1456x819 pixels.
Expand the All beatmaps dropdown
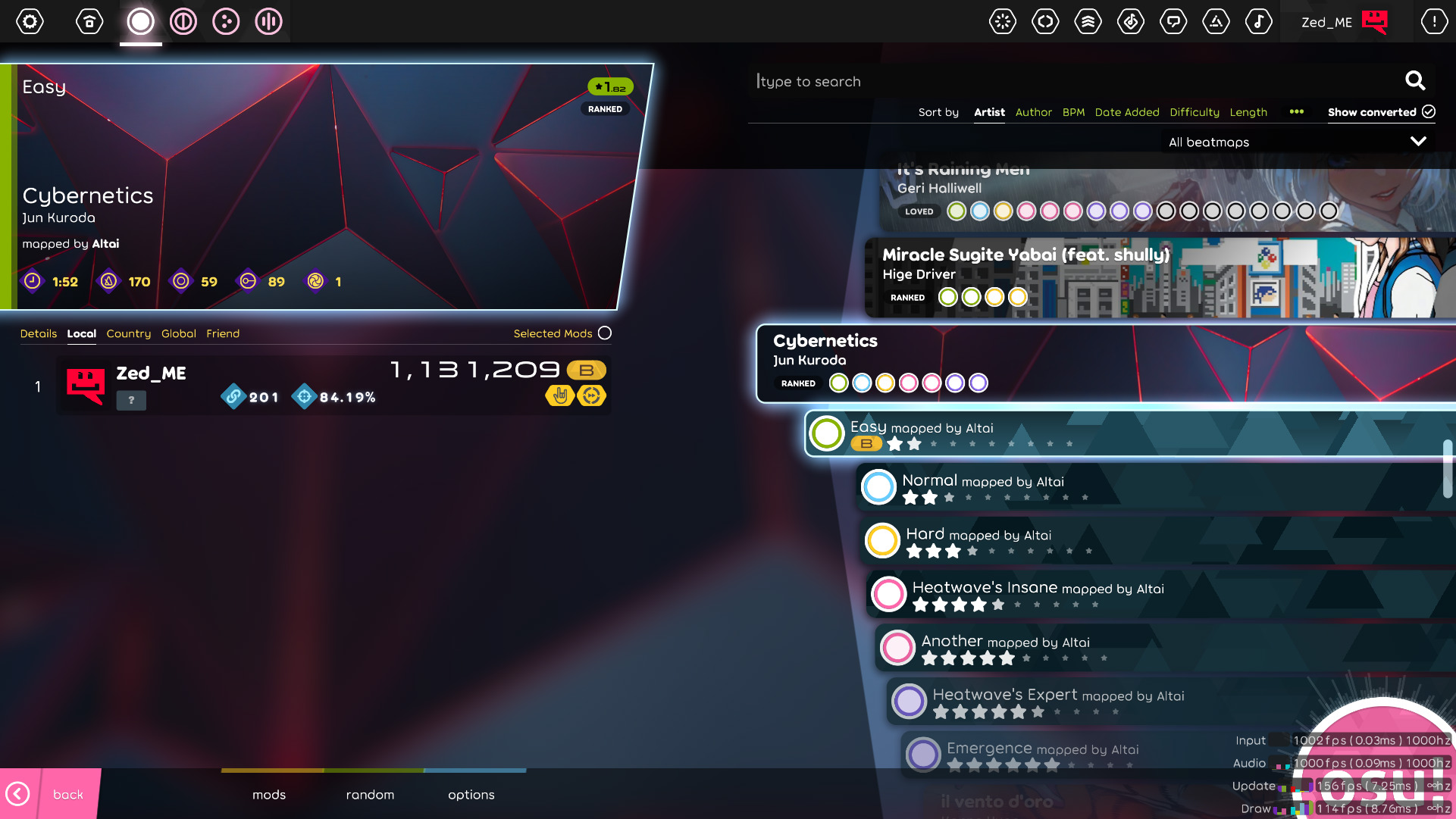pos(1297,141)
